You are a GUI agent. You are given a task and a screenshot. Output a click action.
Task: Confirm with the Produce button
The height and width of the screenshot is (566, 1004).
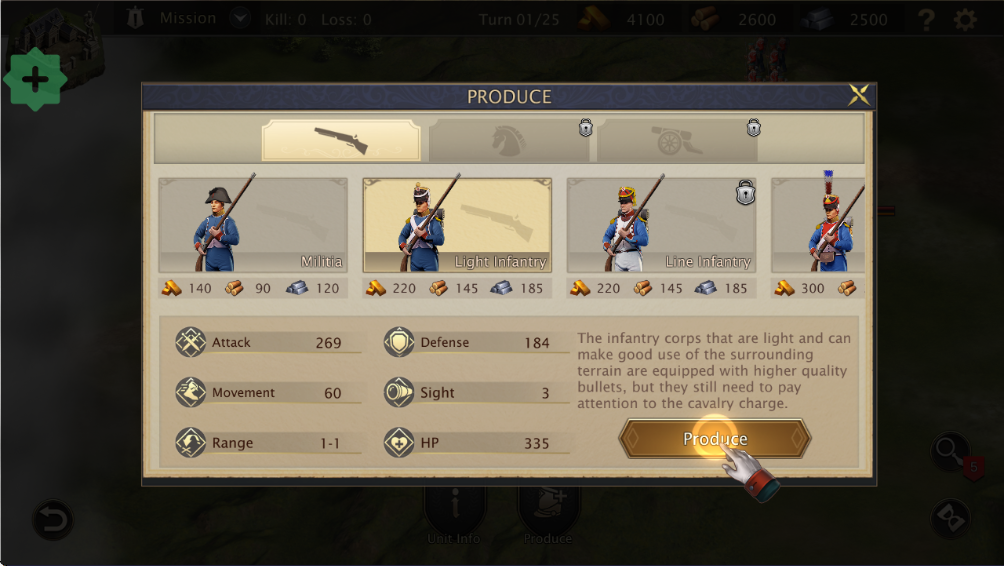715,439
